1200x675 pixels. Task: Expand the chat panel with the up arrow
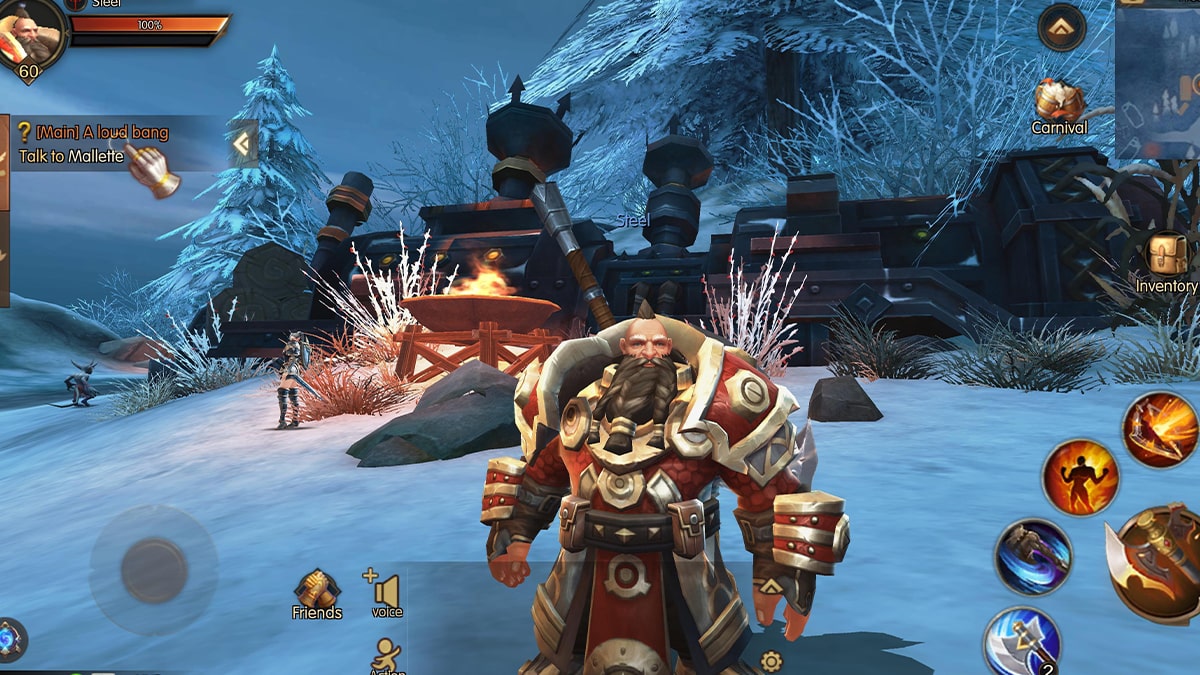769,586
